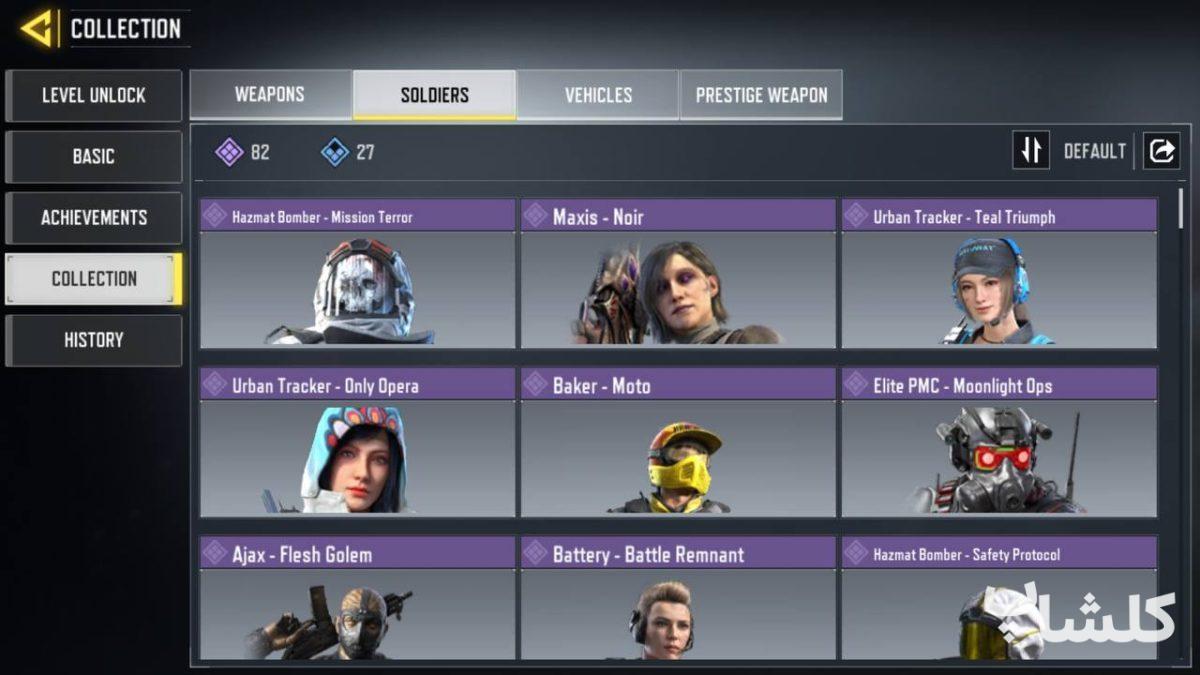Select the Basic menu entry
Viewport: 1200px width, 675px height.
point(93,157)
